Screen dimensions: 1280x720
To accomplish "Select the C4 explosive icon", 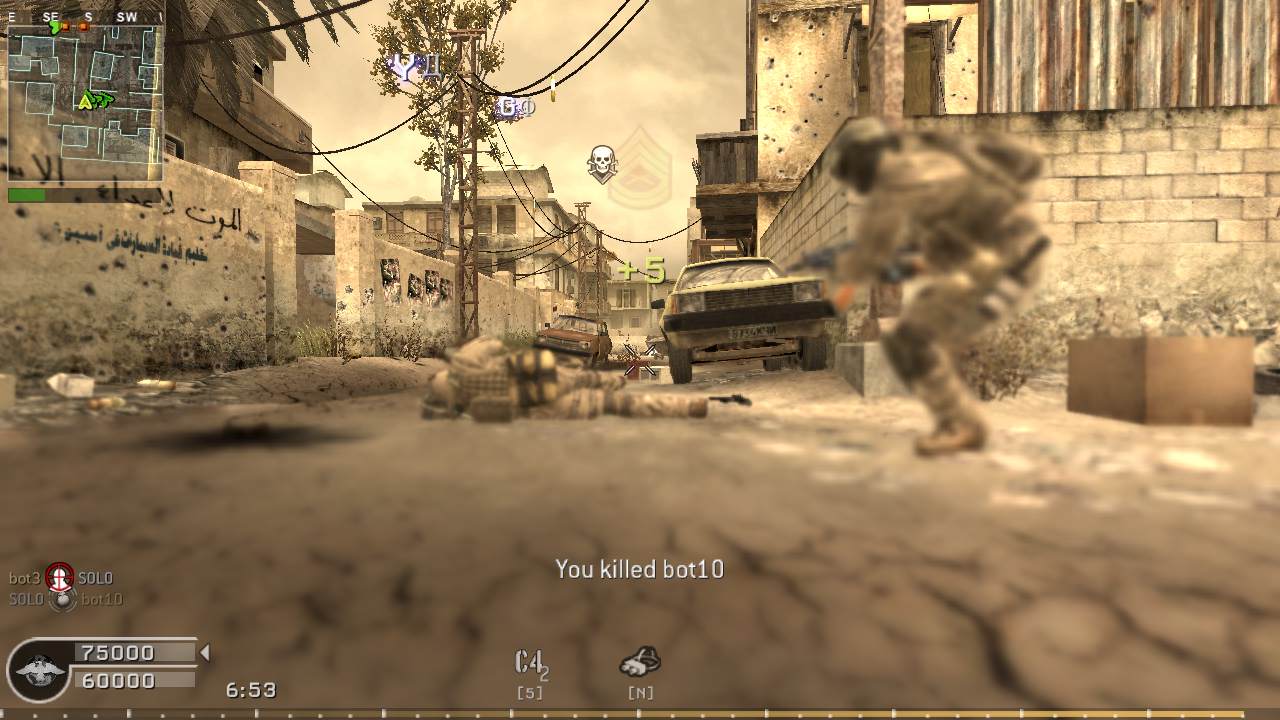I will click(530, 662).
